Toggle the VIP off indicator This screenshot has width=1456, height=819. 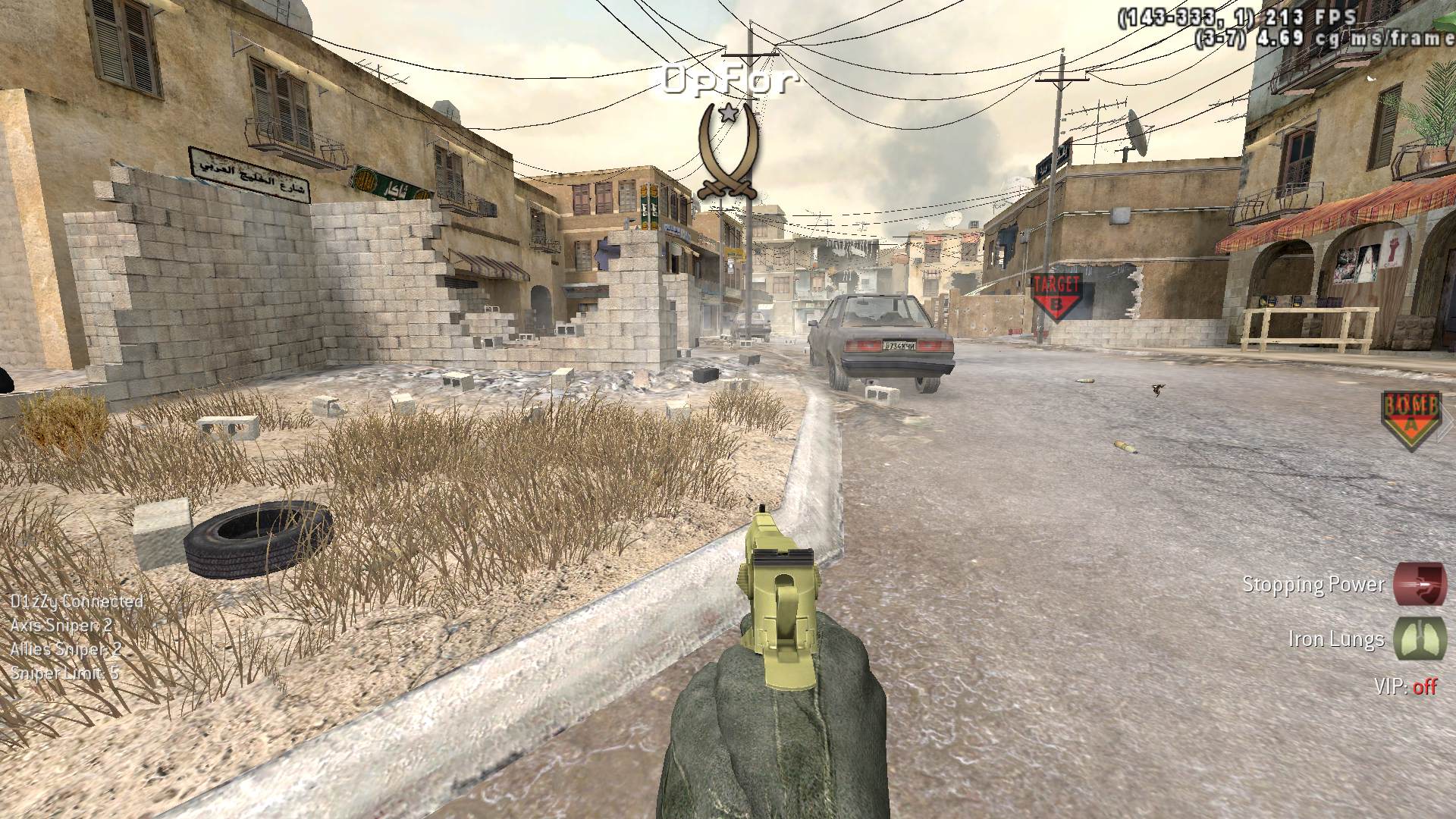pos(1405,686)
